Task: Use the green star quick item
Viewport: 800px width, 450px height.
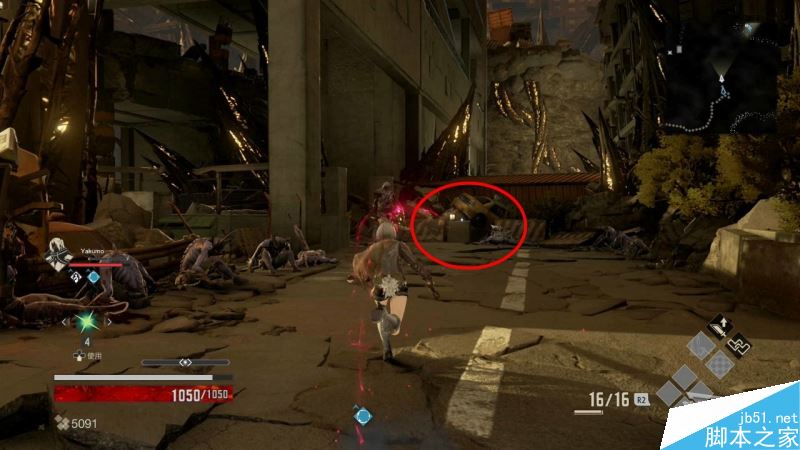Action: [x=86, y=322]
